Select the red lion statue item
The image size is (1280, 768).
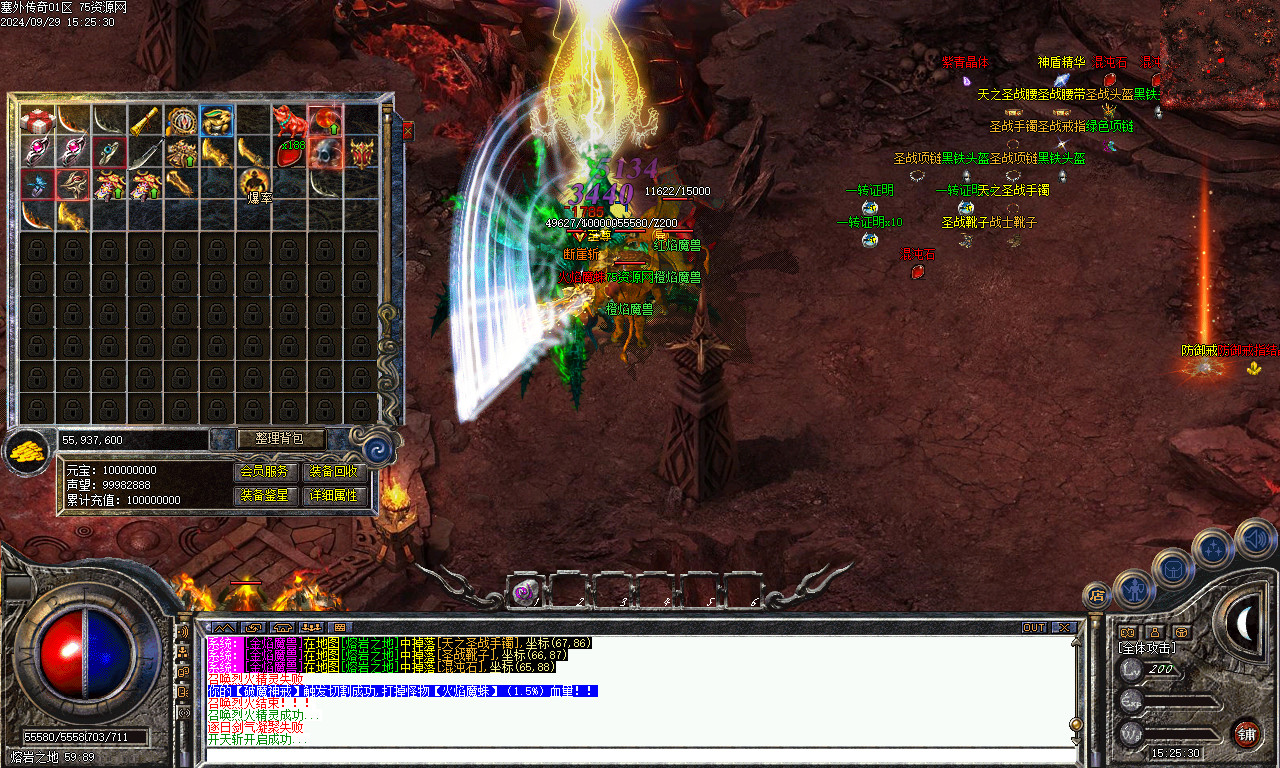[290, 121]
